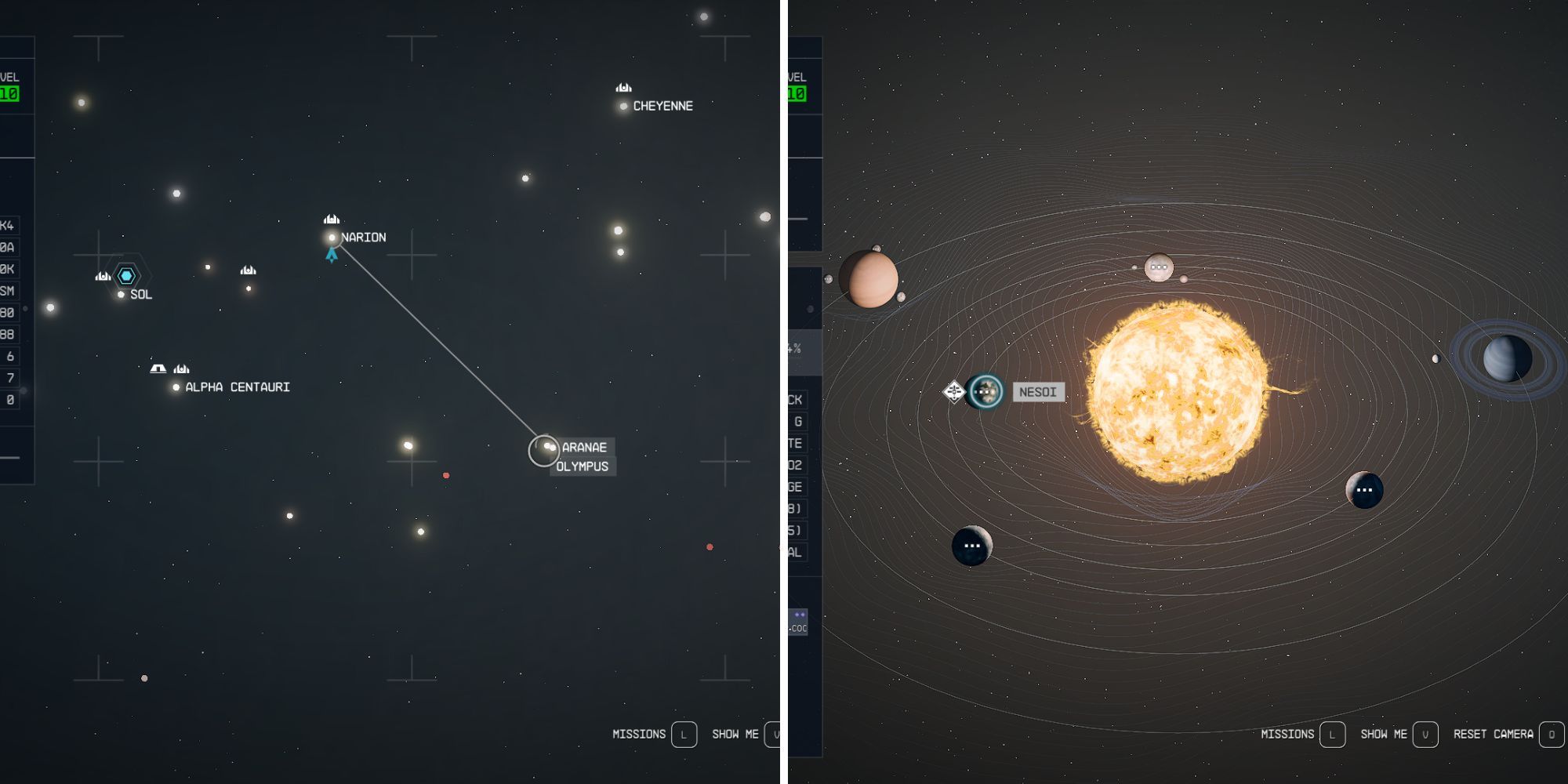This screenshot has height=784, width=1568.
Task: Click the ship icon above Narion
Action: (330, 220)
